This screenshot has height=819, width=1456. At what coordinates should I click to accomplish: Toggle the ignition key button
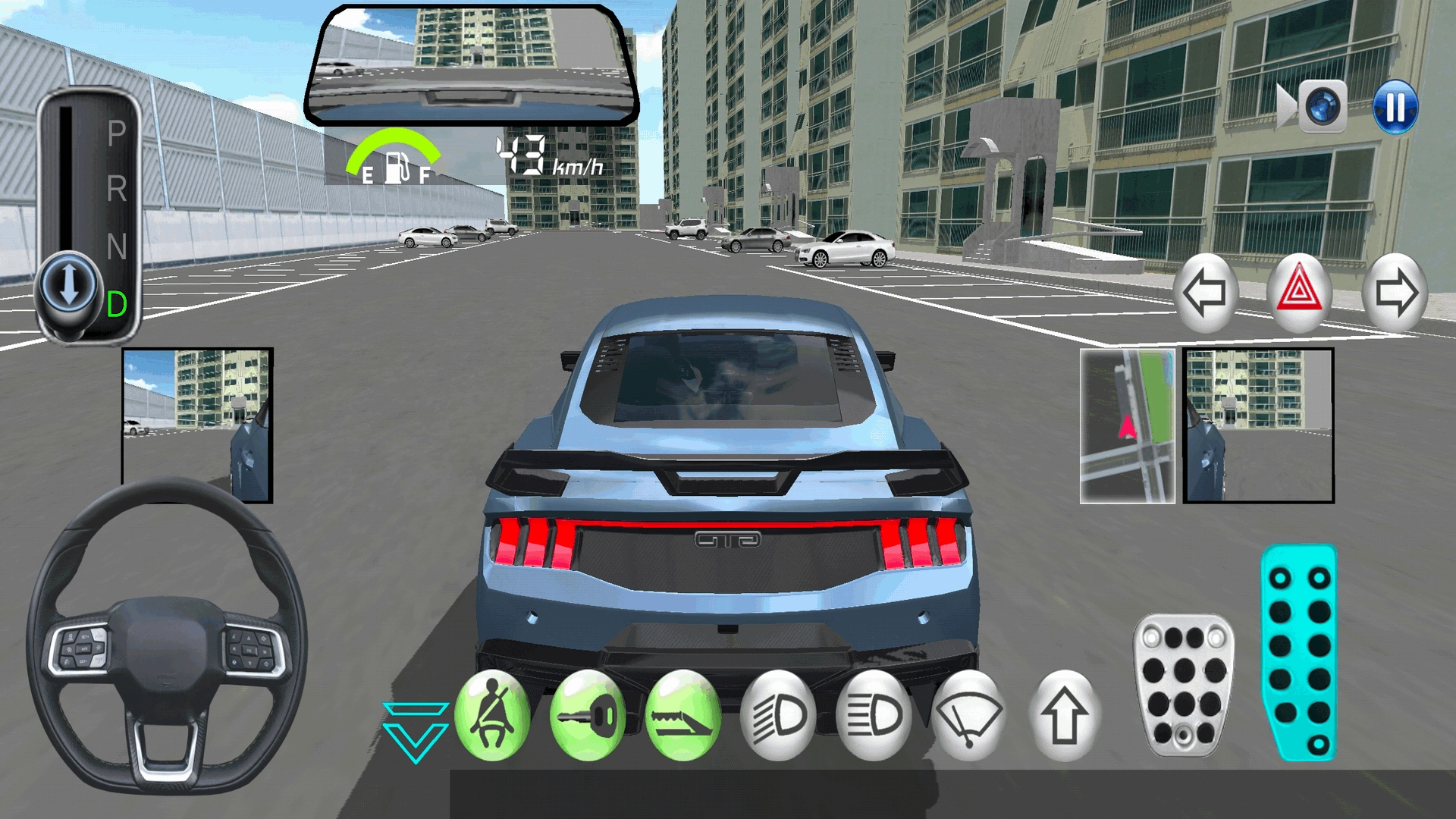pyautogui.click(x=588, y=716)
